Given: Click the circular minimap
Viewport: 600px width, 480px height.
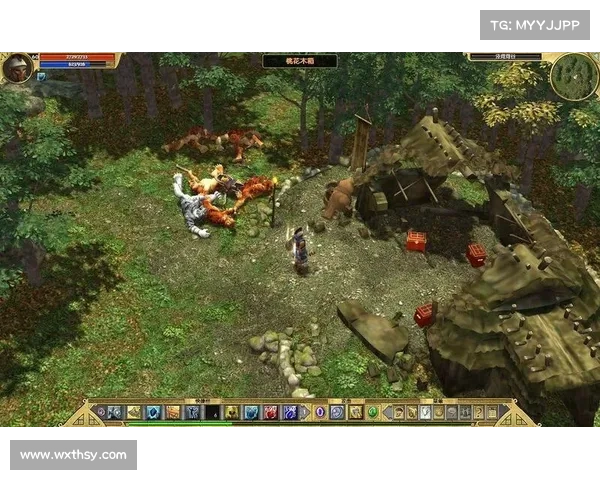Looking at the screenshot, I should coord(573,75).
